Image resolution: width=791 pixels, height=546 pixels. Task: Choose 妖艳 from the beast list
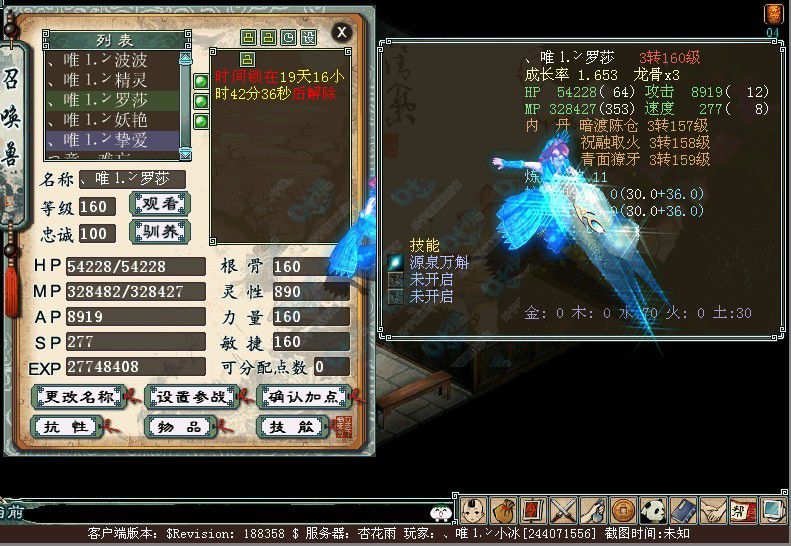[x=112, y=120]
